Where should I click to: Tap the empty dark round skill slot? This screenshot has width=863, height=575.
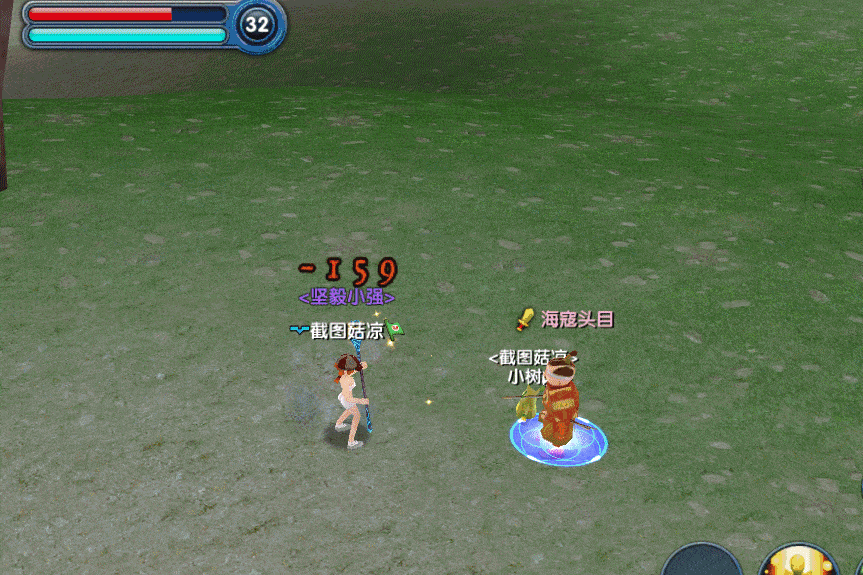click(x=702, y=561)
